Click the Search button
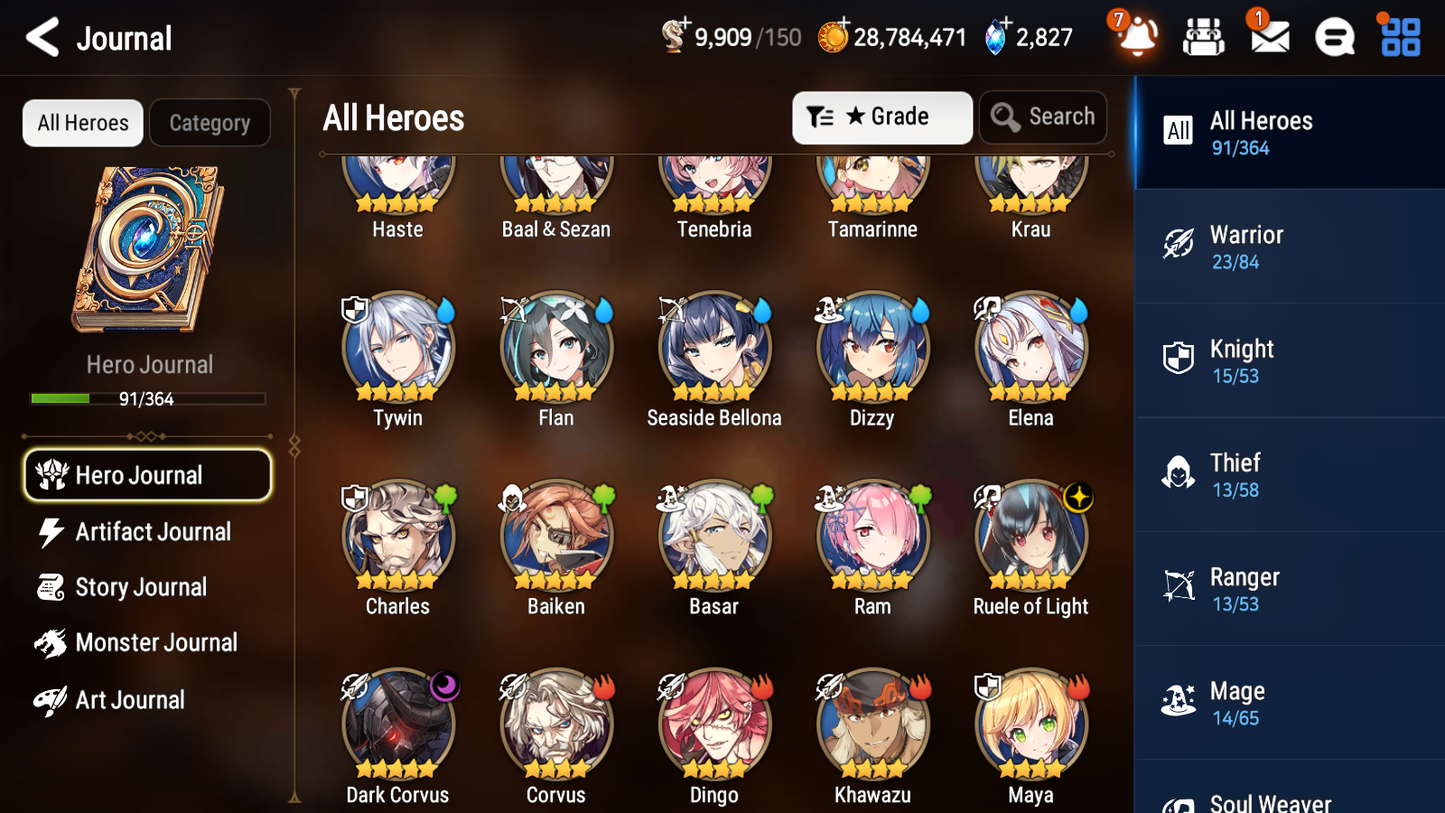This screenshot has width=1445, height=813. (x=1043, y=117)
